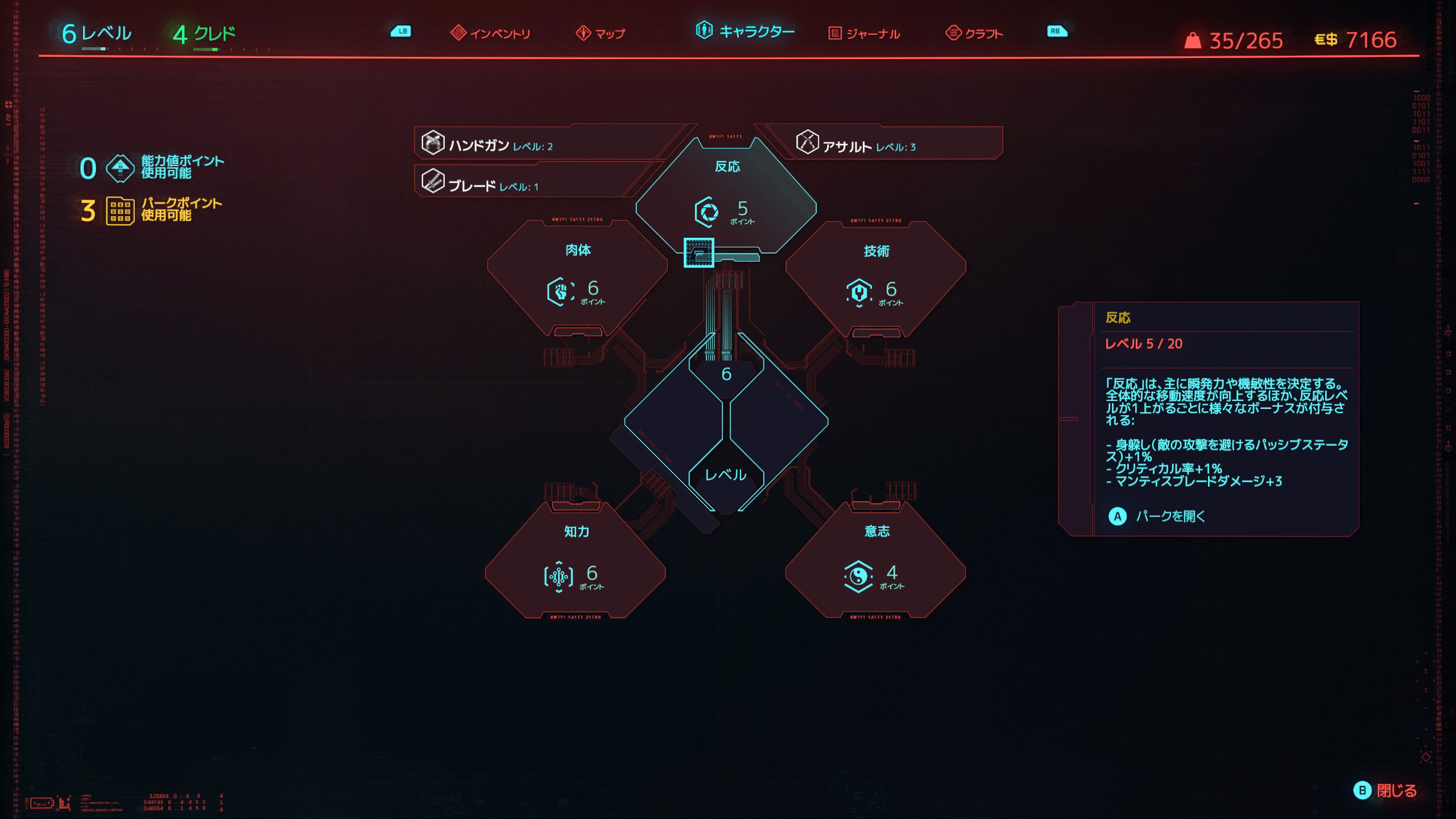Close the menu with 閉じる
The height and width of the screenshot is (819, 1456).
pyautogui.click(x=1385, y=791)
